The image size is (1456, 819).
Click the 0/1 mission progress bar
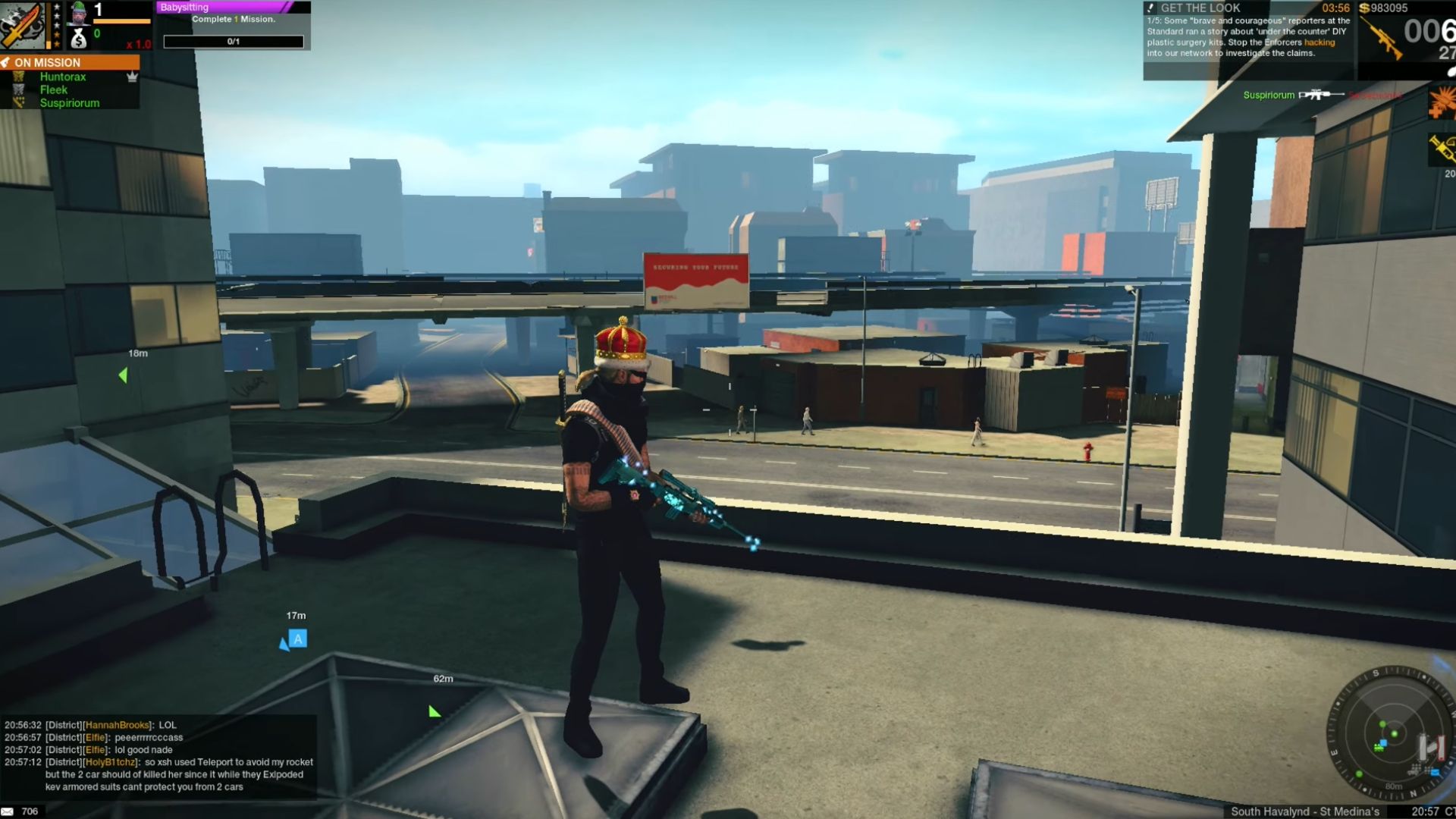(x=234, y=42)
